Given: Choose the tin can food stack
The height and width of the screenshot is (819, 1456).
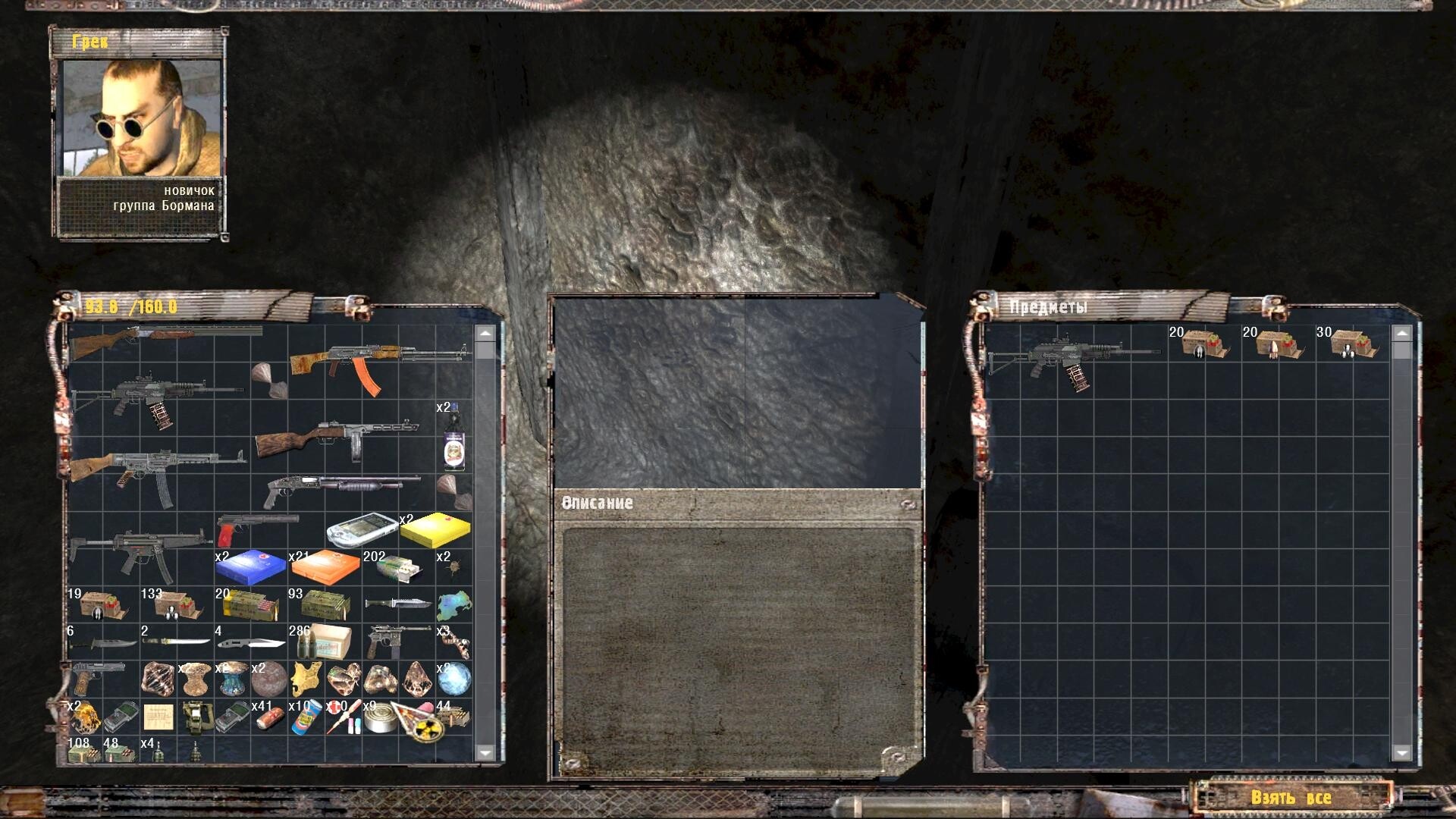Looking at the screenshot, I should pyautogui.click(x=381, y=717).
